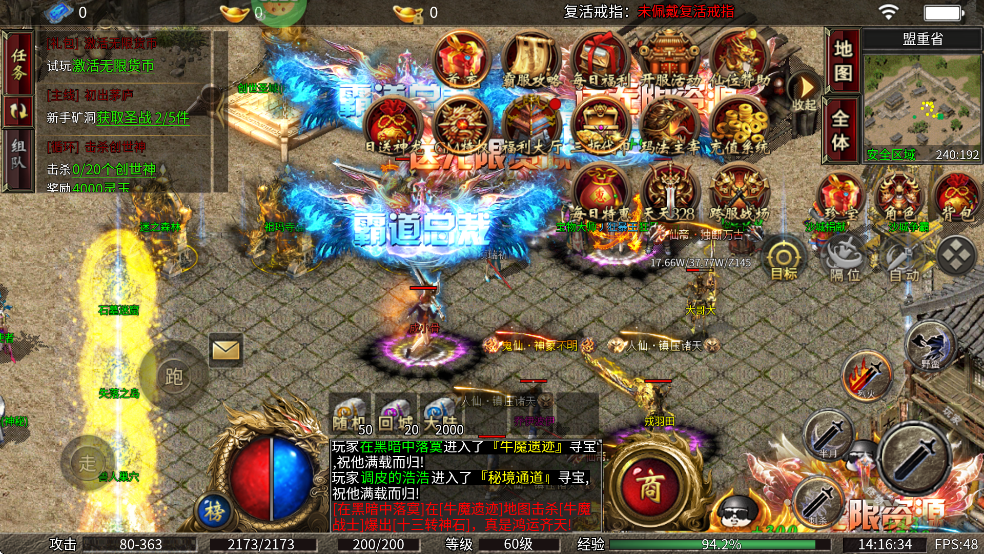
Task: Open the 每日福利 daily rewards icon
Action: (x=599, y=60)
